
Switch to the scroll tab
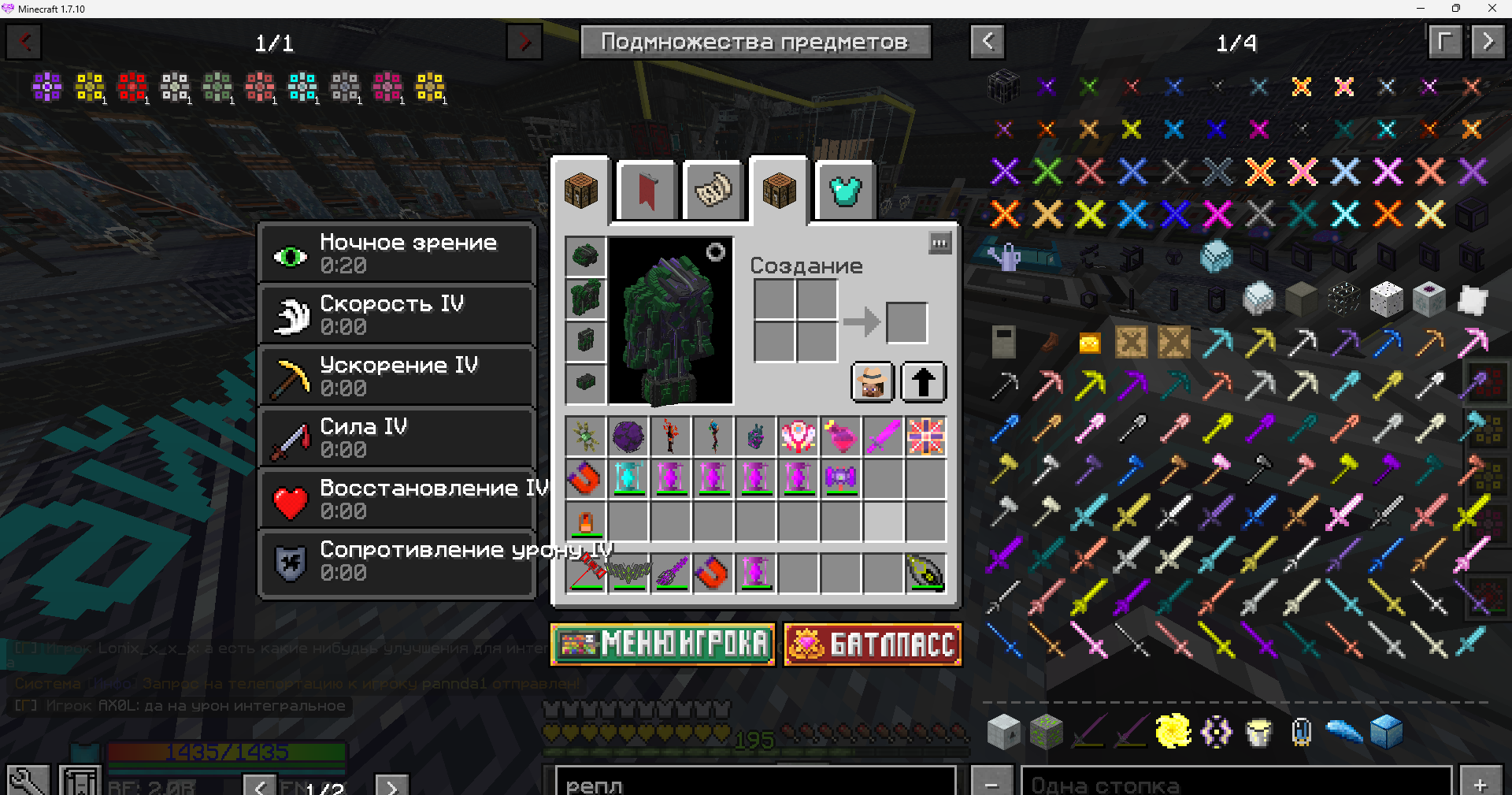(713, 191)
